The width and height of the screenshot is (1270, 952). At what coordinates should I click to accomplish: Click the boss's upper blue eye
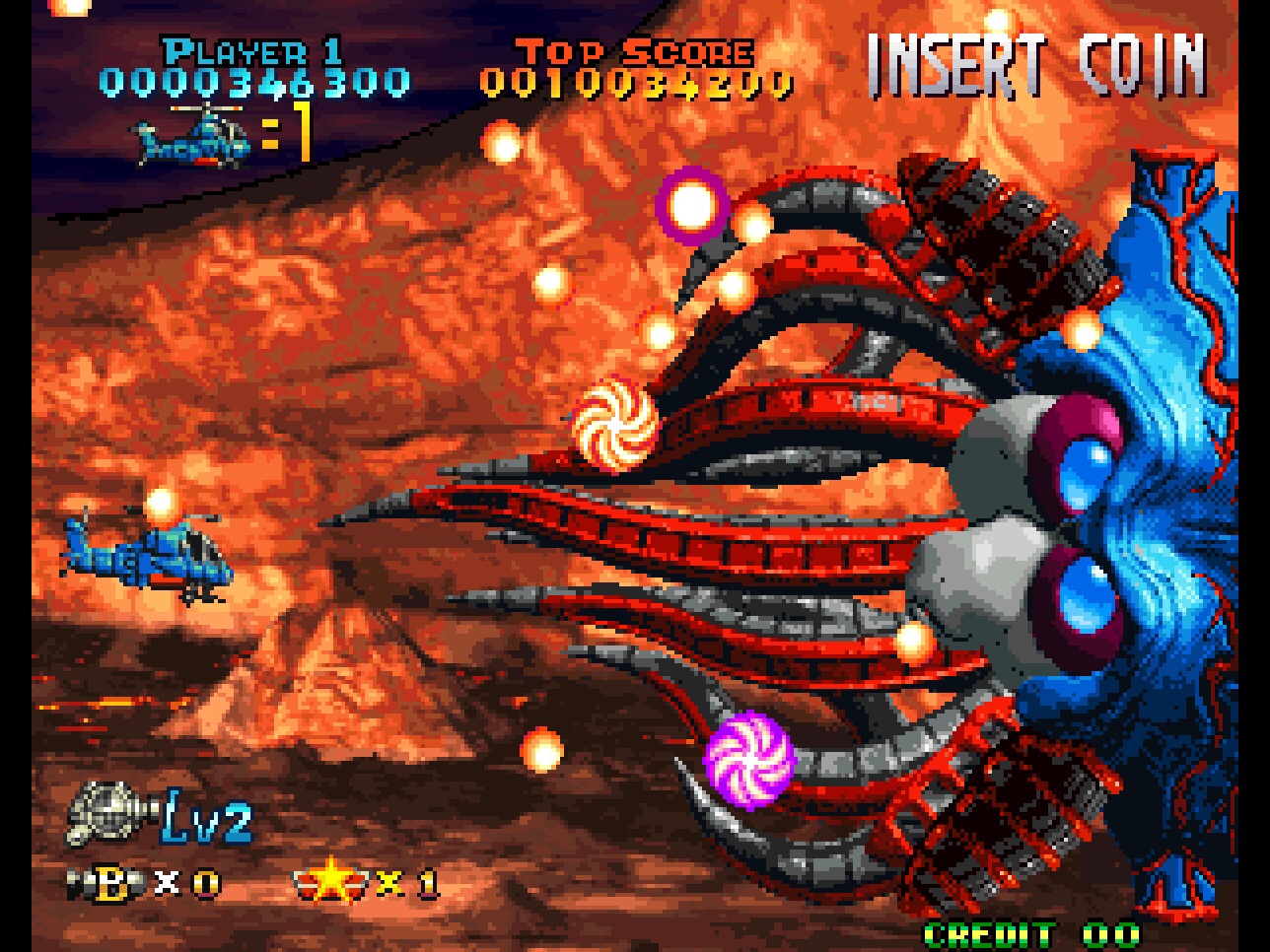coord(1085,473)
